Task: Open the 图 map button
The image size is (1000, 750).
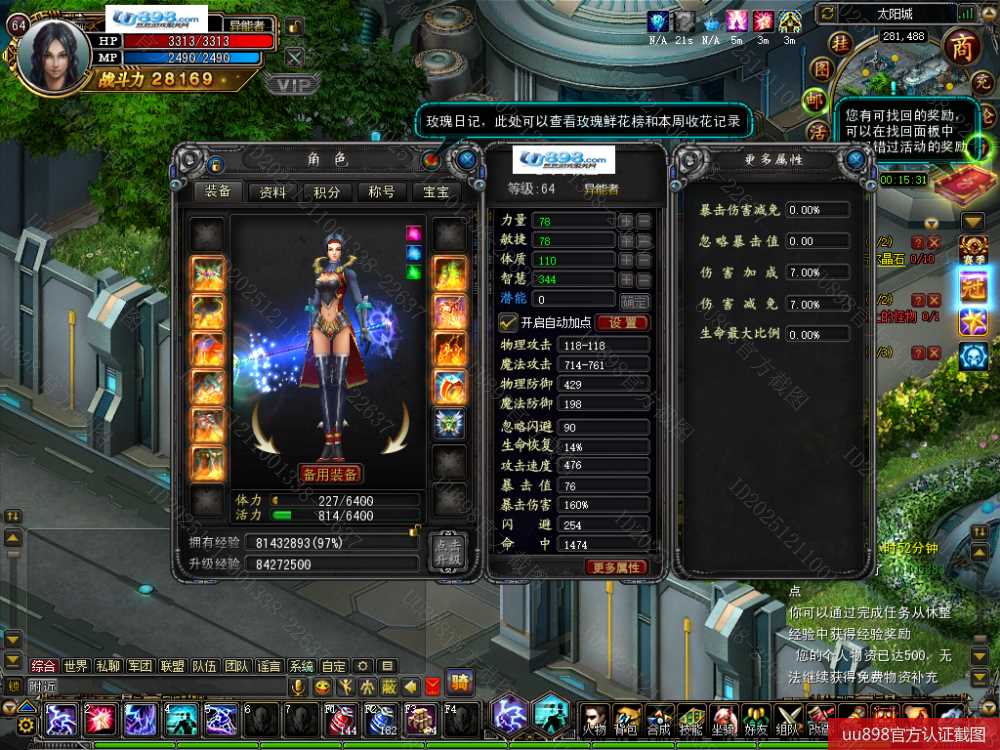Action: (x=821, y=69)
